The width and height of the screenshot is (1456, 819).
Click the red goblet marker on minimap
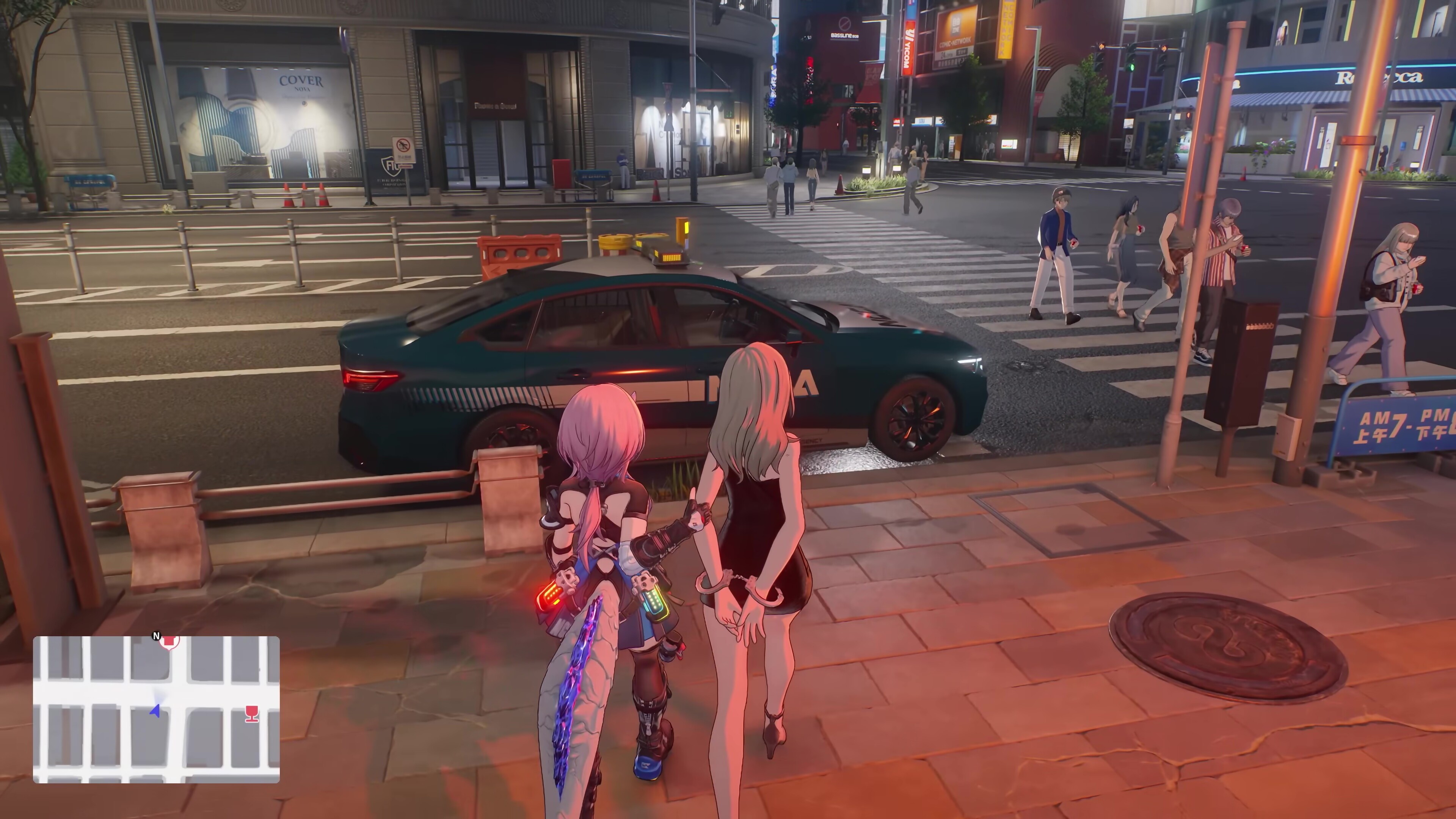pyautogui.click(x=252, y=713)
